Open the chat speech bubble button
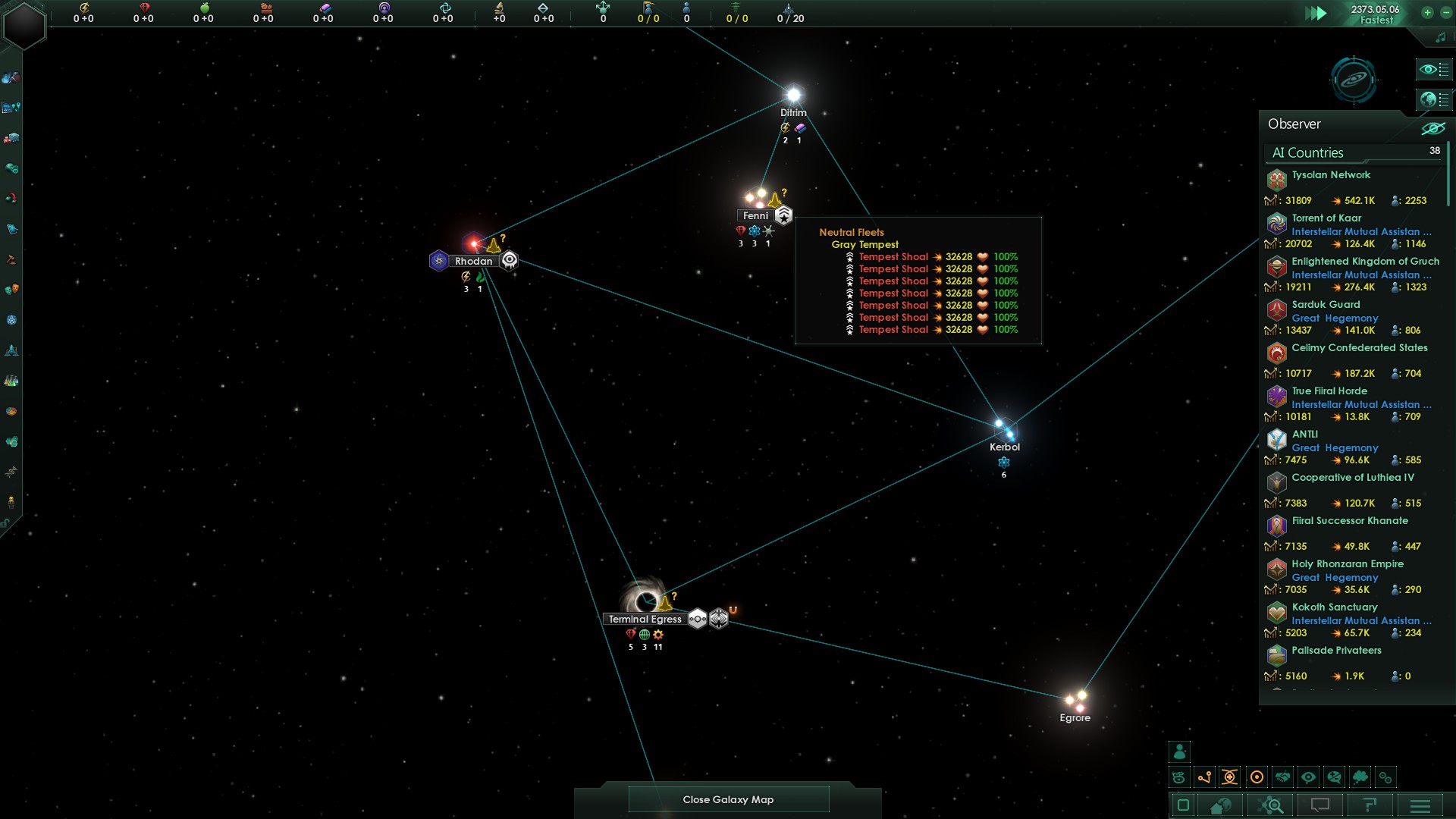Screen dimensions: 1456x819 (x=1320, y=805)
